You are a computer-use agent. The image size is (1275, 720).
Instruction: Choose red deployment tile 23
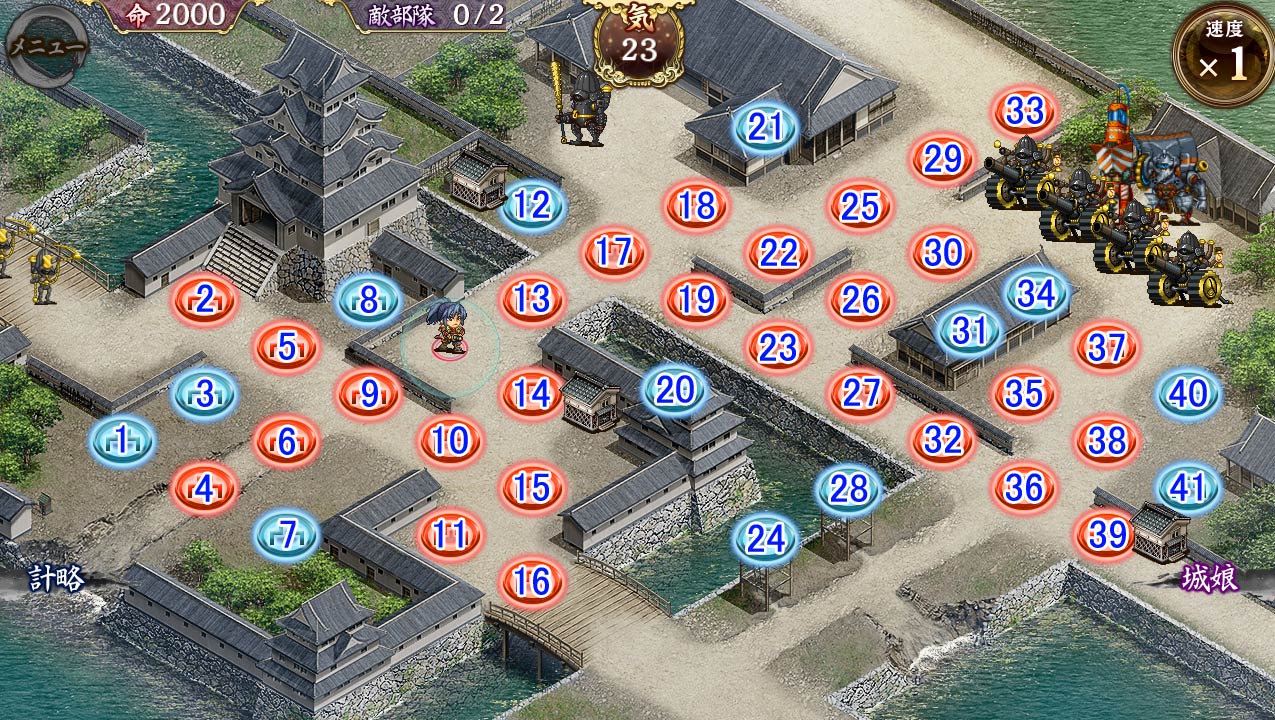pyautogui.click(x=777, y=347)
